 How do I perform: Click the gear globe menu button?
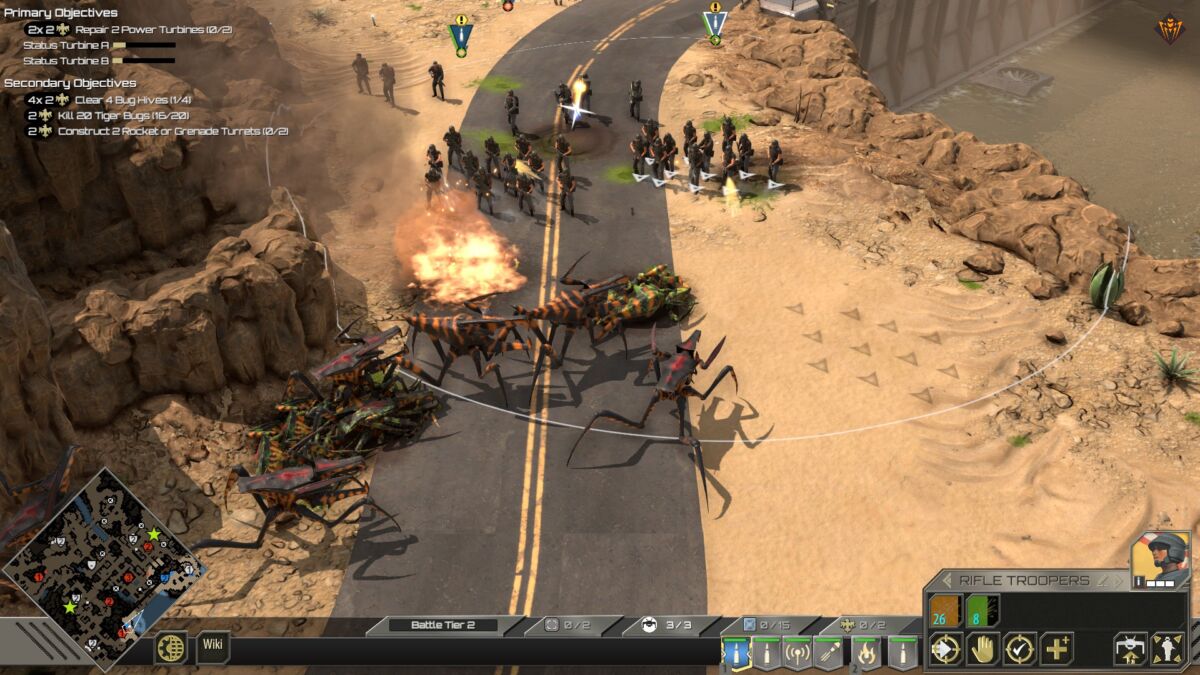pos(170,647)
